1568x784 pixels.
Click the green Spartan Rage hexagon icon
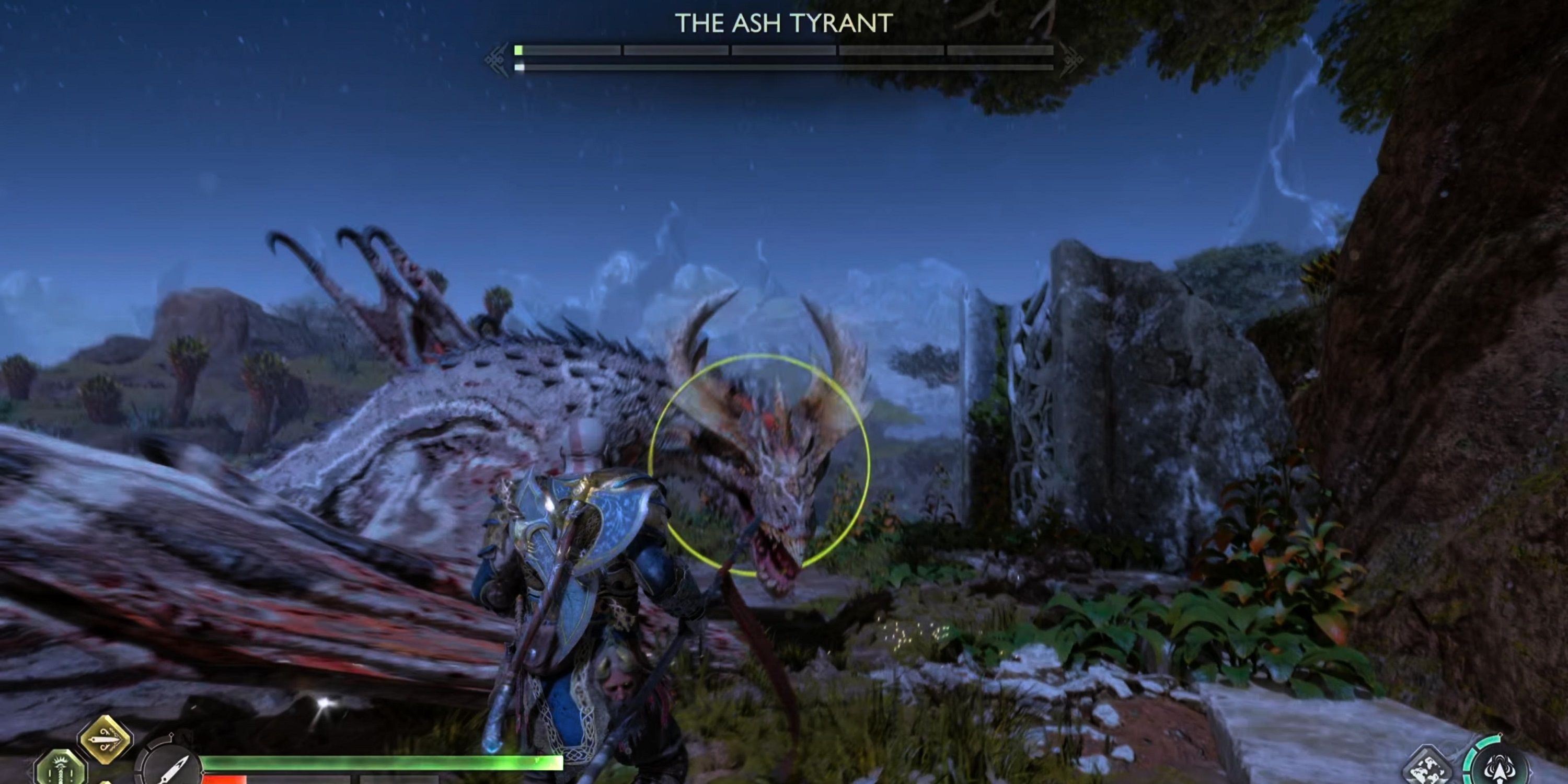tap(61, 768)
